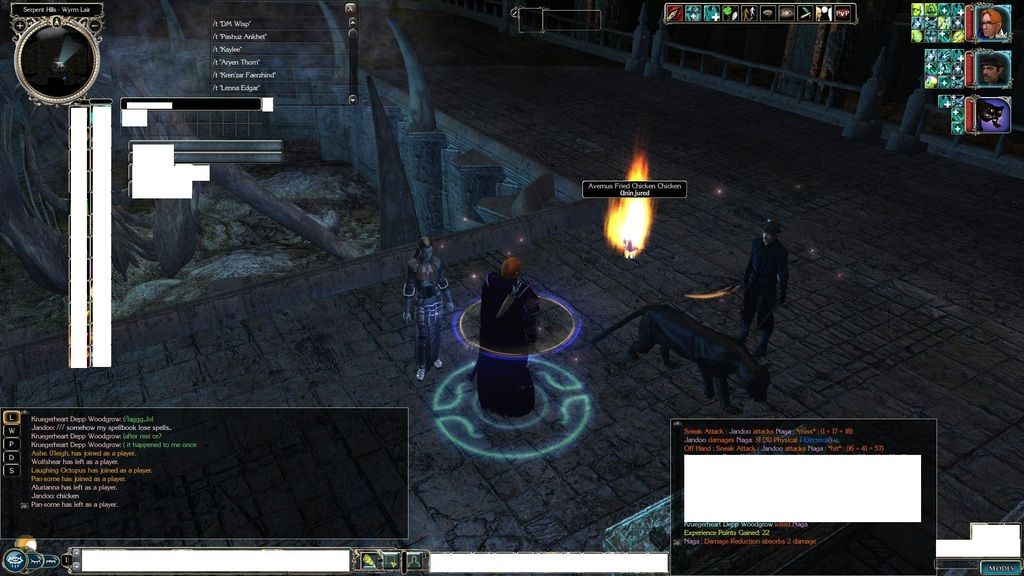Screen dimensions: 1024x576
Task: Toggle the PvP mode button
Action: pos(843,13)
